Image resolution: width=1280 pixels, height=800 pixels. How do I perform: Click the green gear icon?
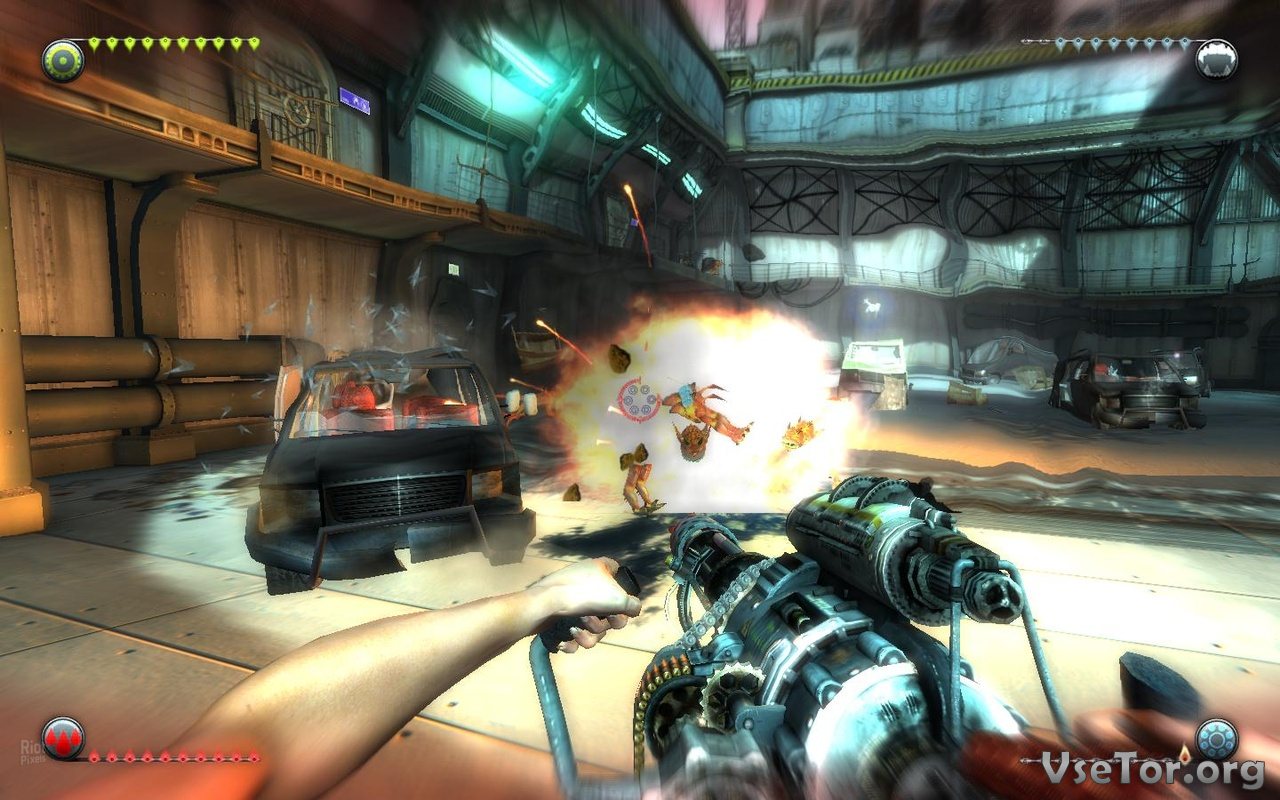[63, 60]
